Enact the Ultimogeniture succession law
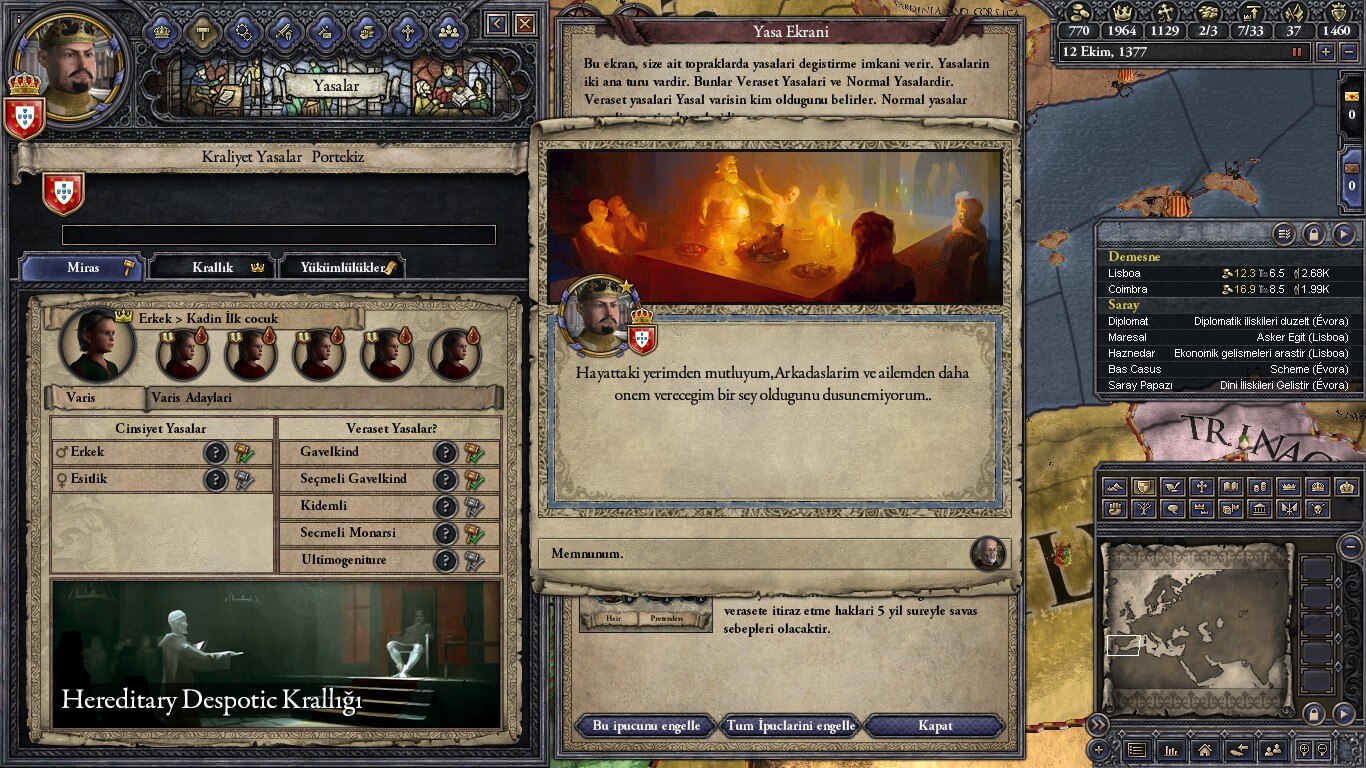The height and width of the screenshot is (768, 1366). 472,561
